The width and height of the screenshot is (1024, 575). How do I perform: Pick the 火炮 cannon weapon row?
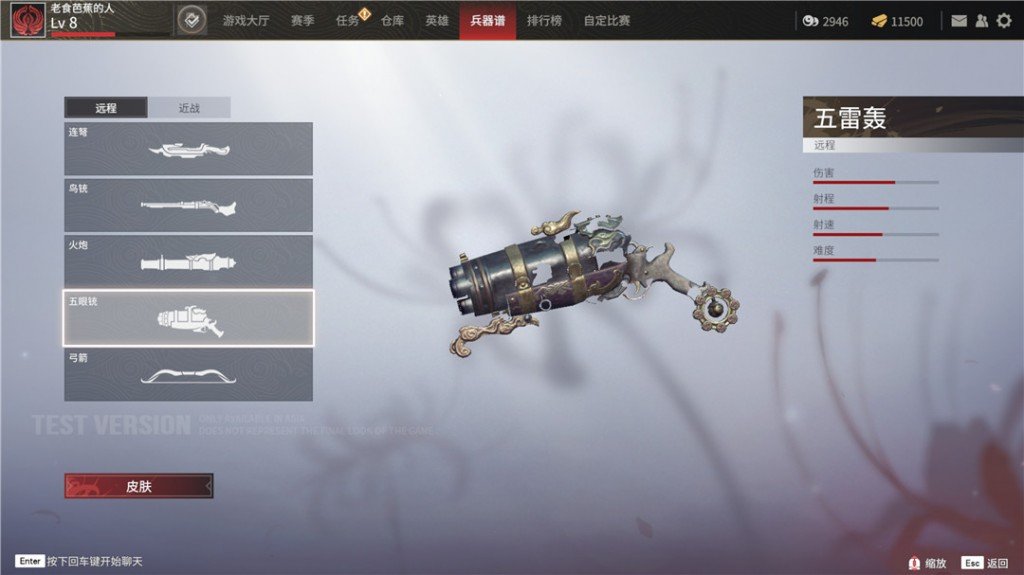pos(188,261)
